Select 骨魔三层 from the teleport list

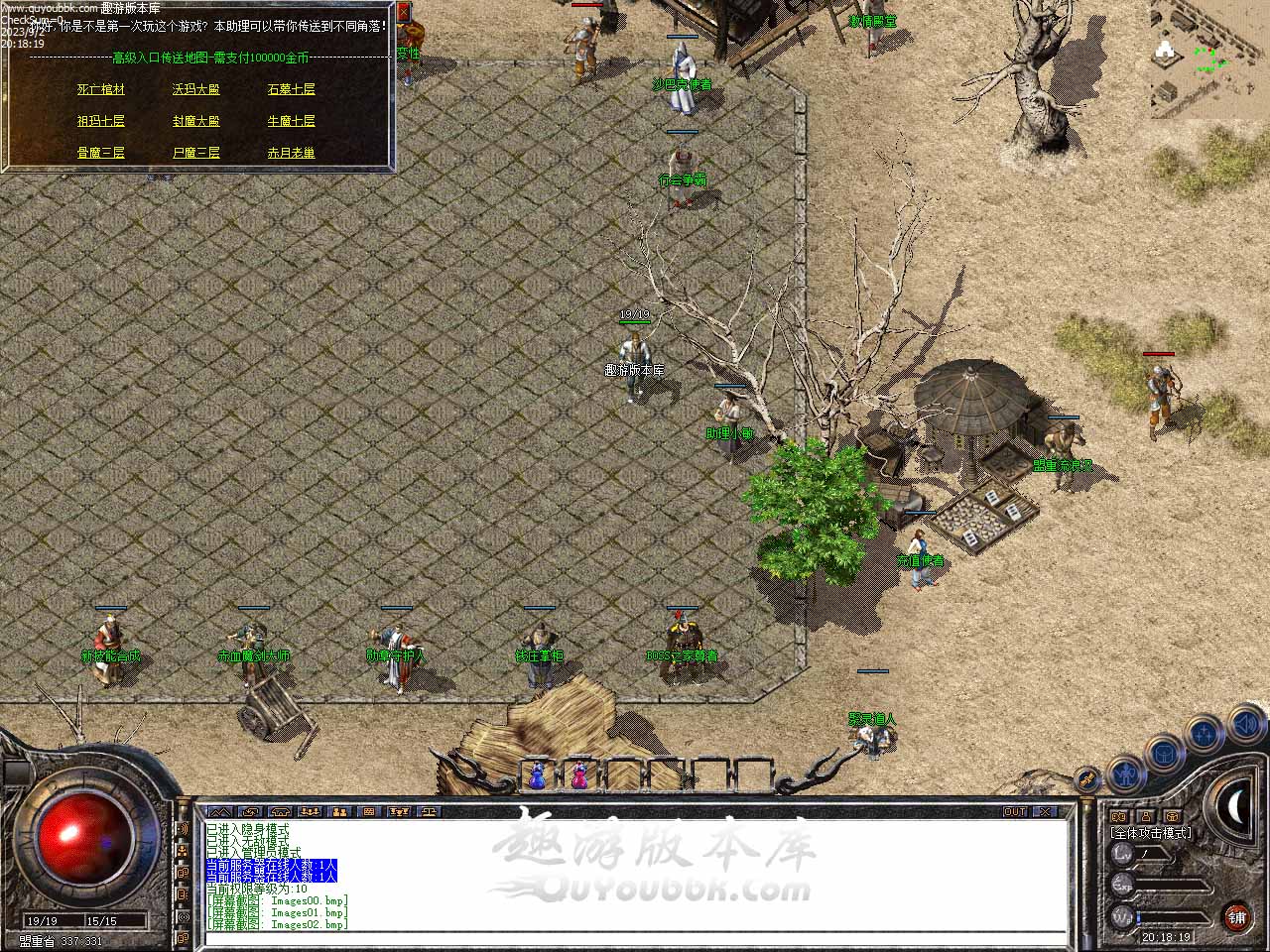point(101,153)
